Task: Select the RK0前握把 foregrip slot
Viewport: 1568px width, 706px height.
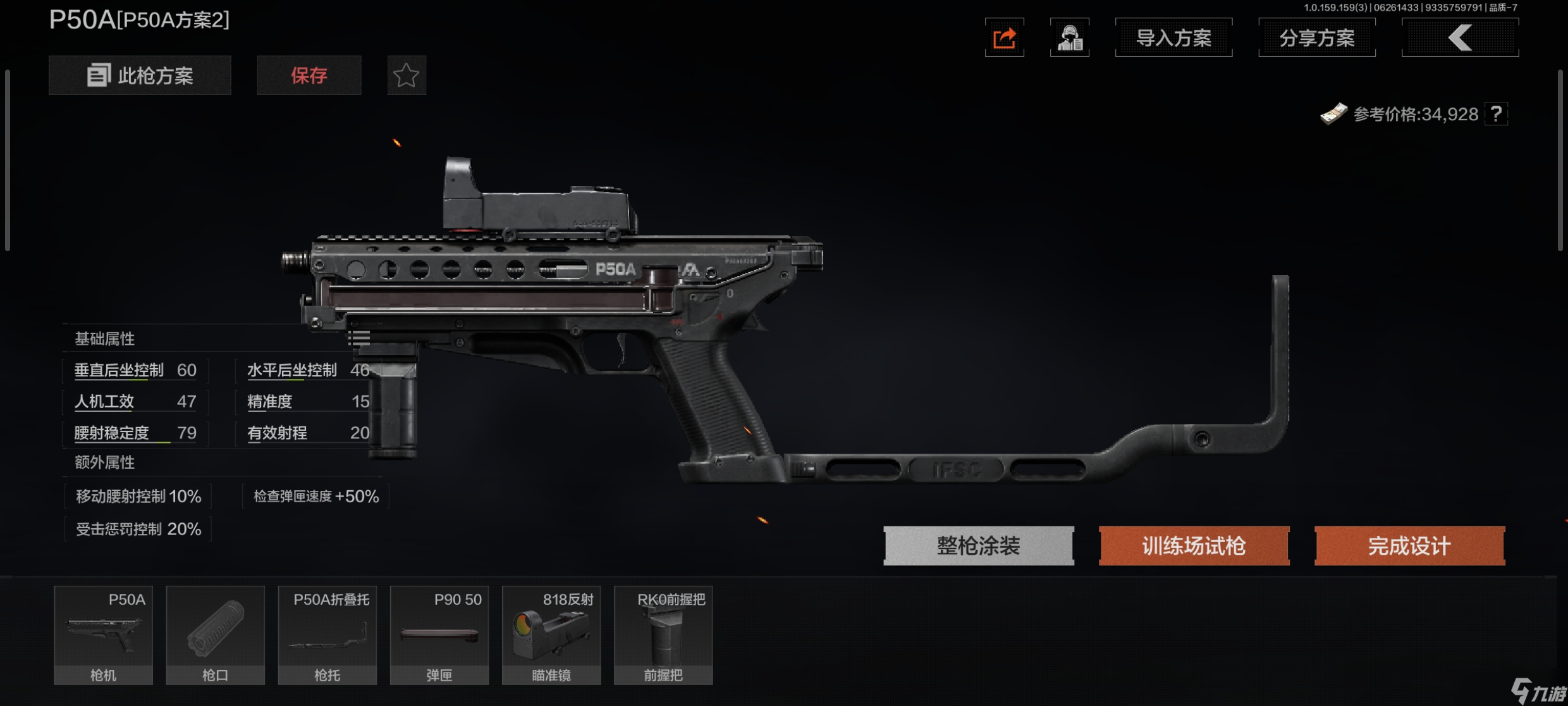Action: click(663, 635)
